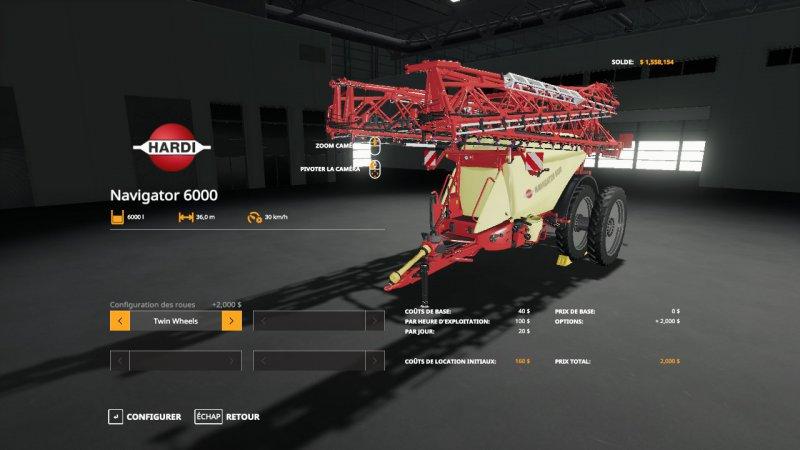The image size is (800, 450).
Task: Click the Twin Wheels option field
Action: tap(175, 321)
